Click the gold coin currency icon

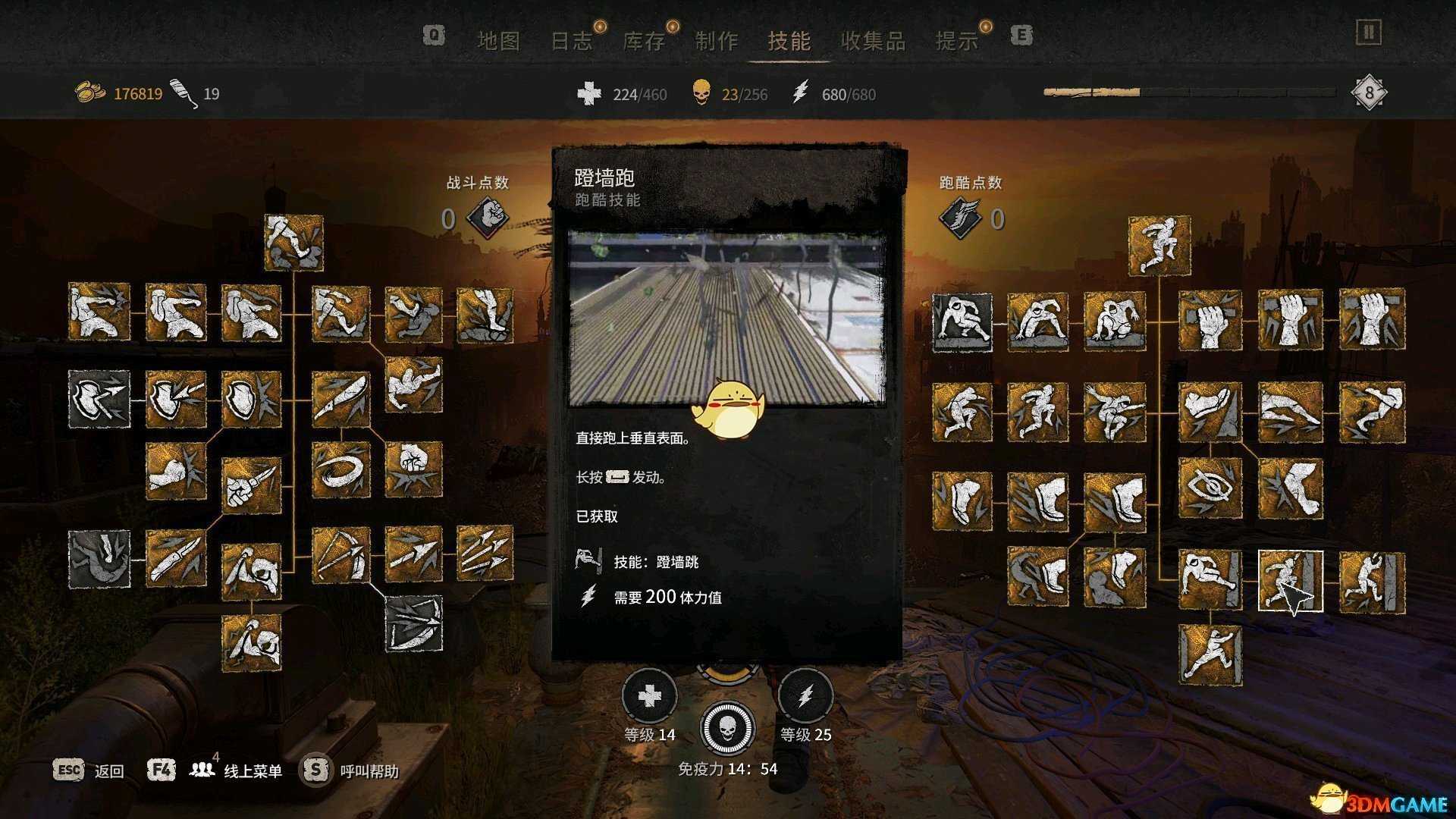pyautogui.click(x=89, y=93)
